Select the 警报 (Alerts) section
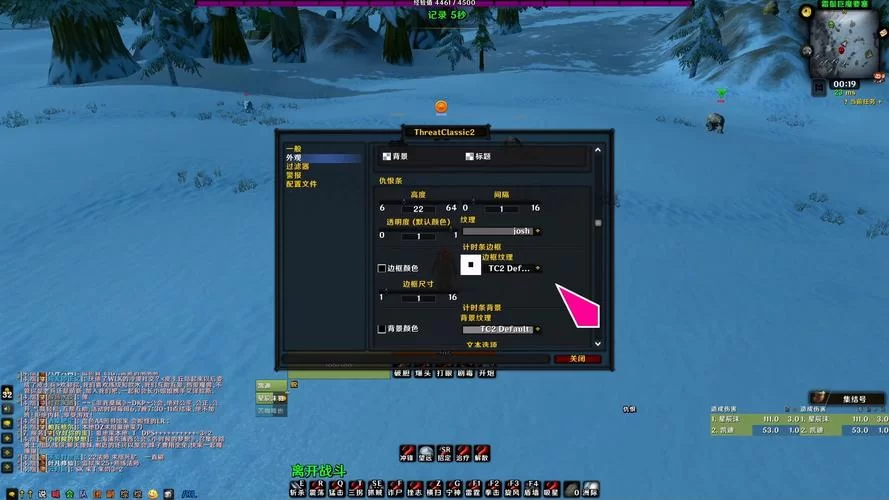The image size is (889, 500). point(294,175)
